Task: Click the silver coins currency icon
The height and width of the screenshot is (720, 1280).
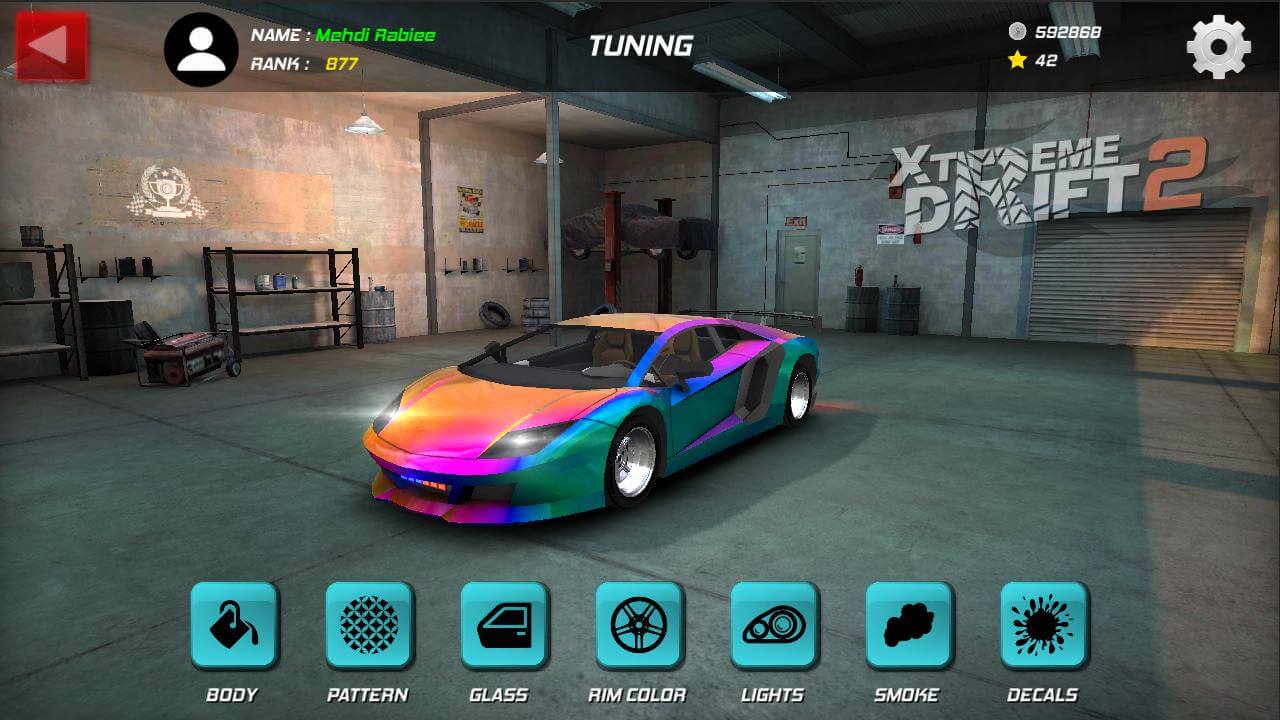Action: click(1014, 31)
